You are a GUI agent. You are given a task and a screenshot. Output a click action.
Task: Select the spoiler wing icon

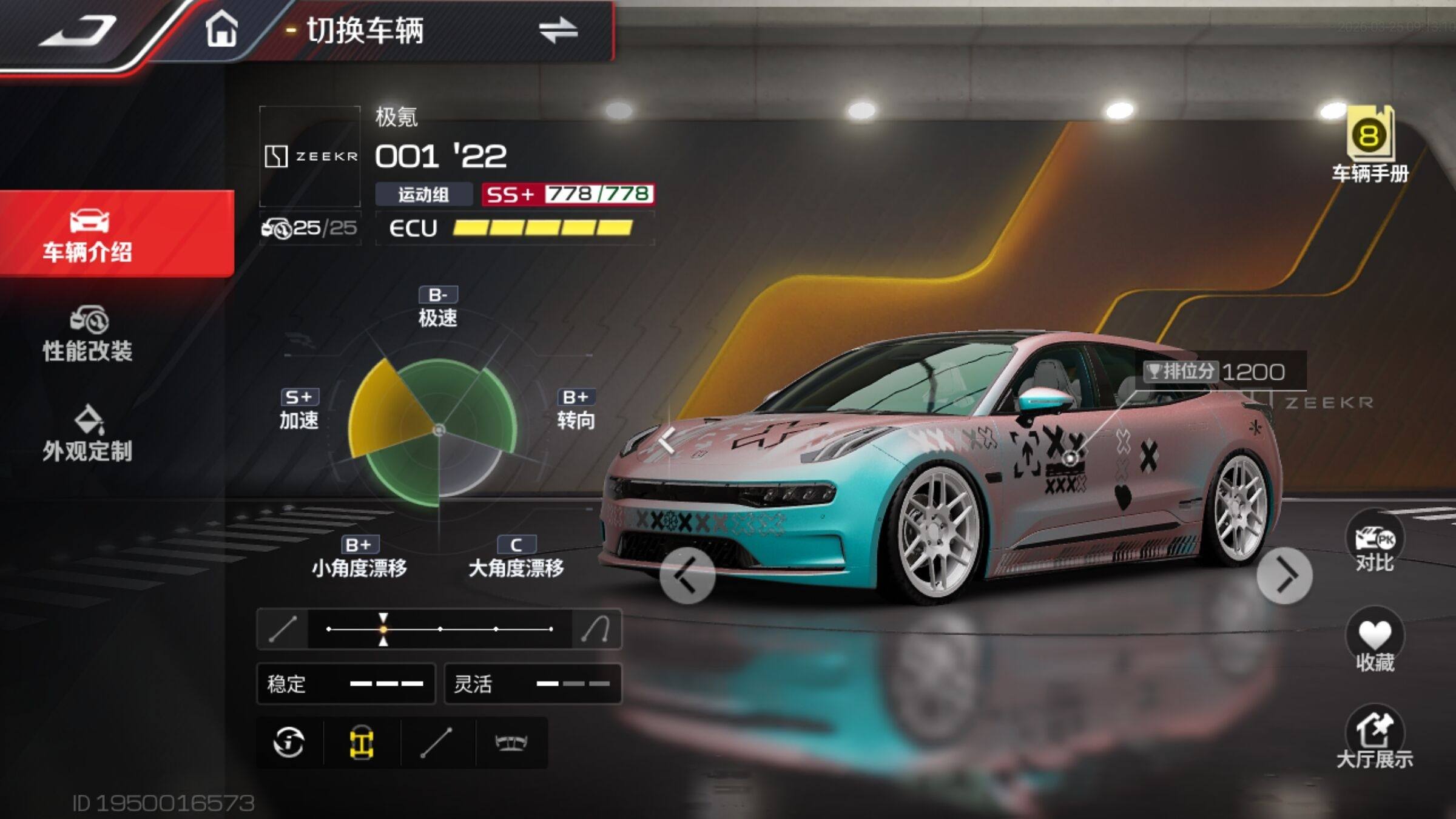(511, 743)
